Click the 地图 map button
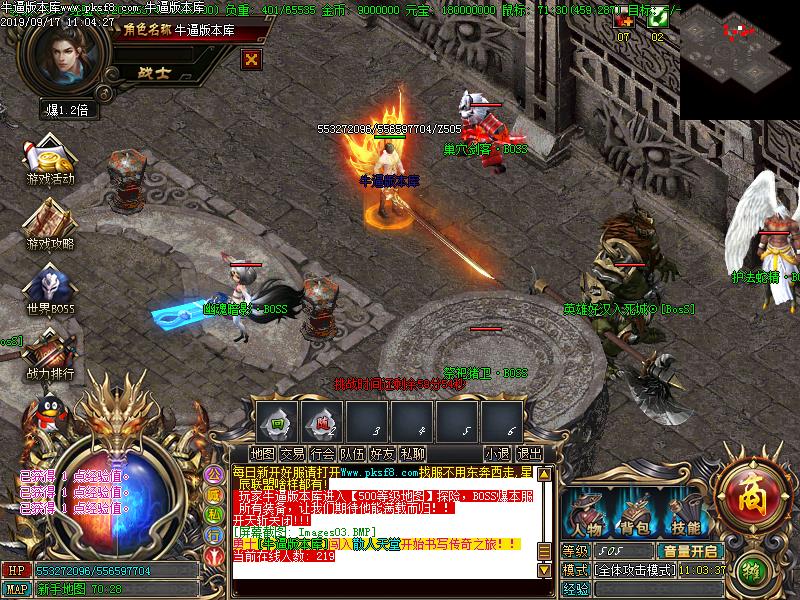Viewport: 800px width, 600px height. pos(263,453)
